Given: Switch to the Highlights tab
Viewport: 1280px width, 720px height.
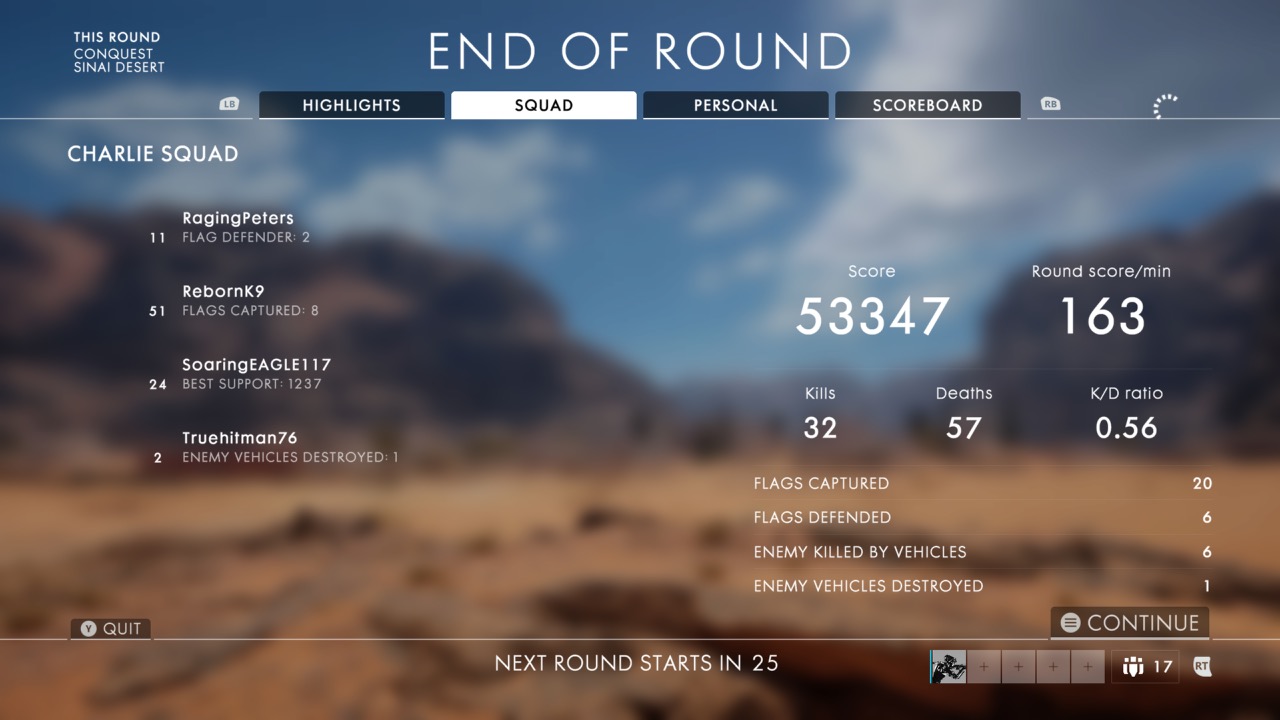Looking at the screenshot, I should click(x=351, y=105).
